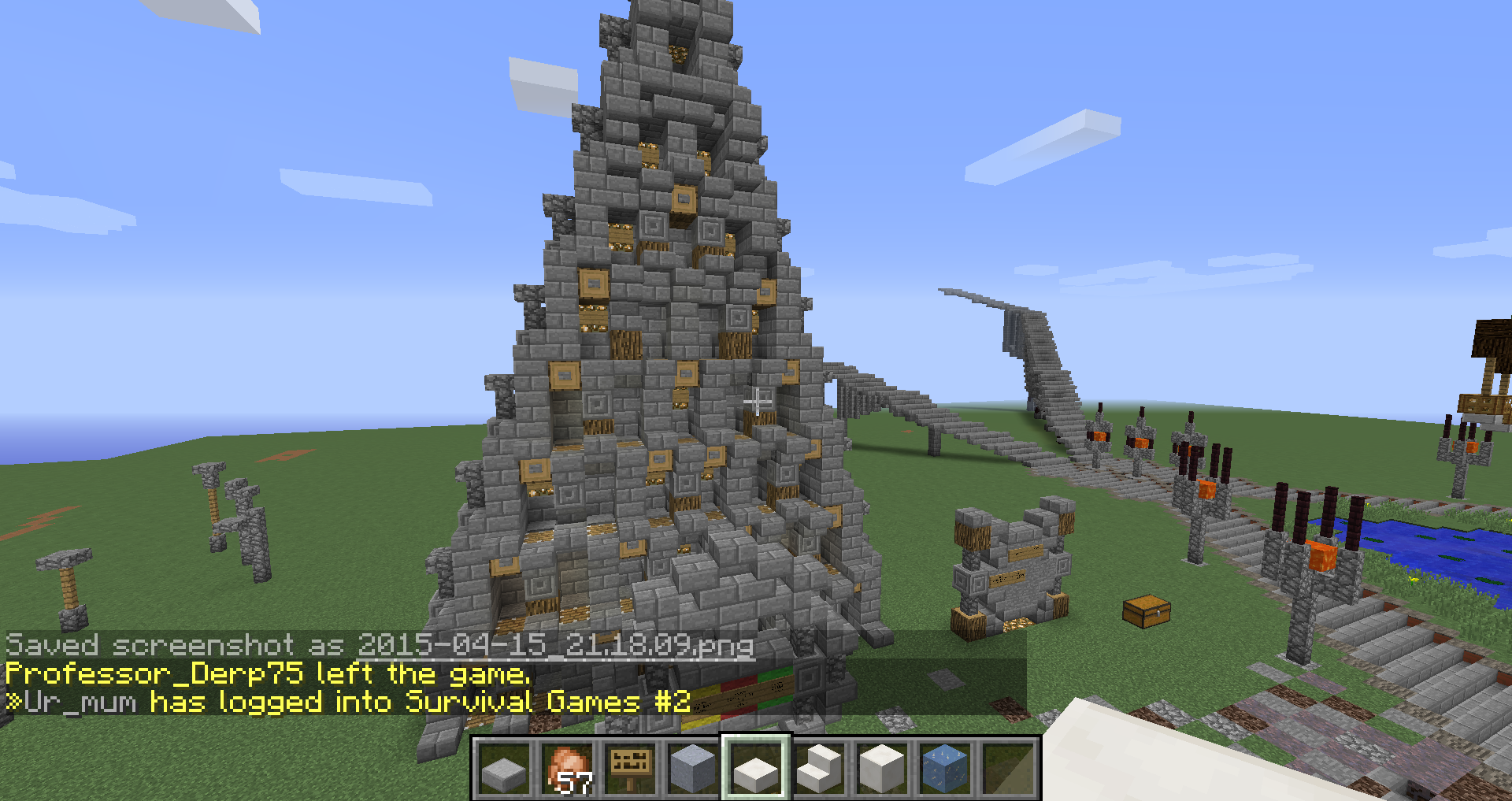The height and width of the screenshot is (801, 1512).
Task: Choose the wooden sign in the hotbar
Action: (x=630, y=769)
